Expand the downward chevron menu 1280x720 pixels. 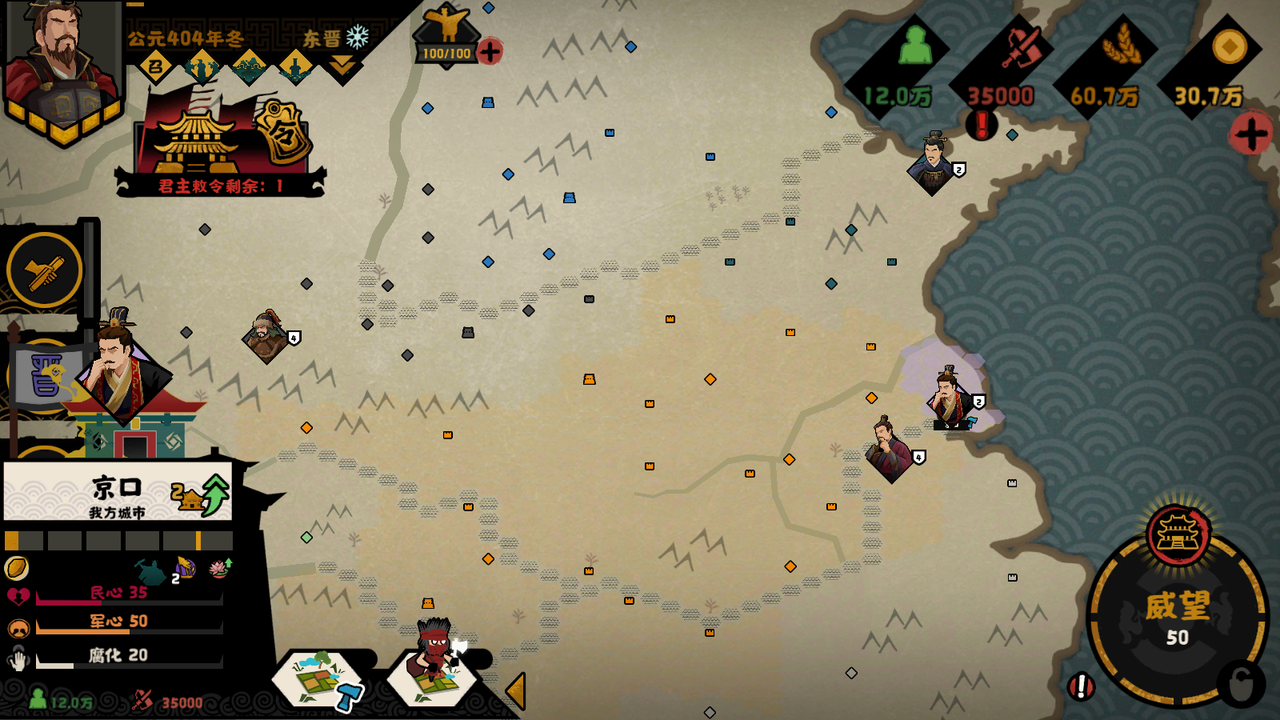click(342, 67)
